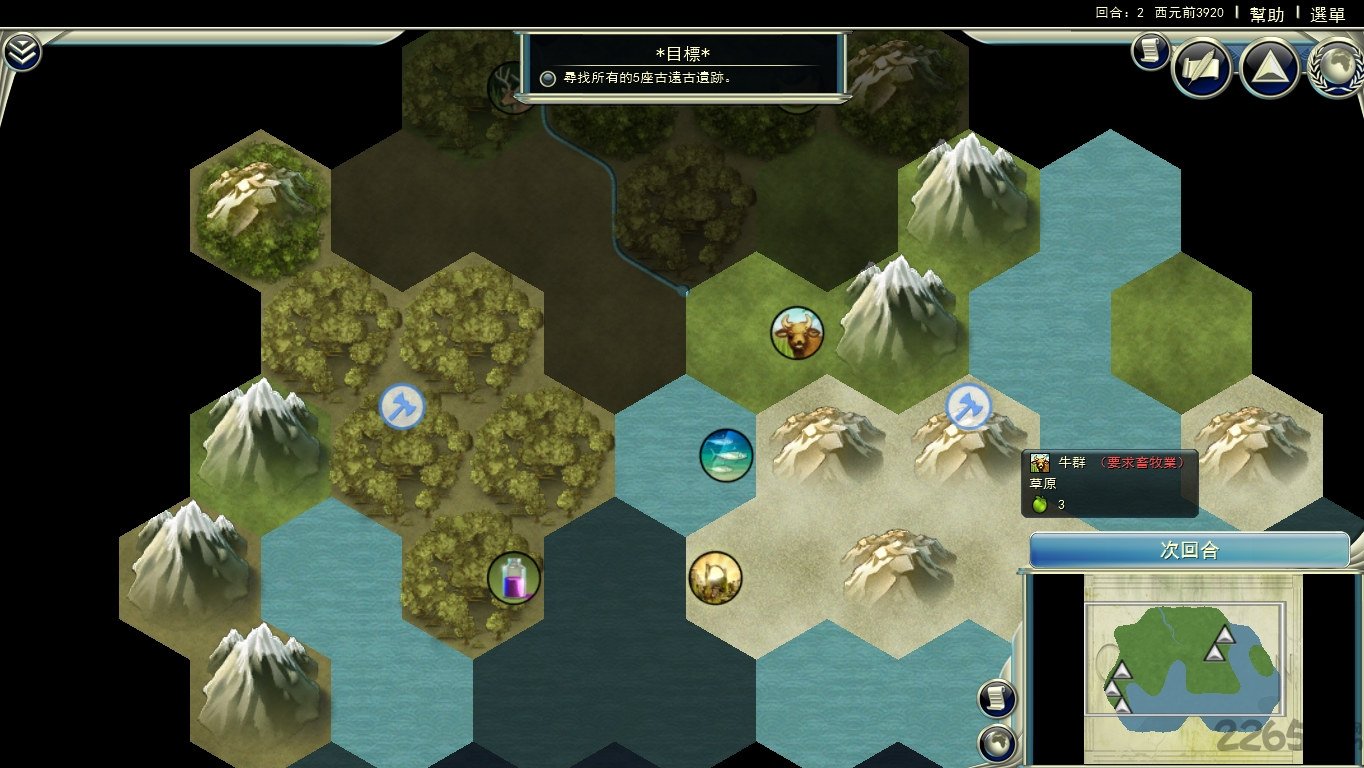This screenshot has width=1364, height=768.
Task: Click the globe button beside the minimap
Action: (997, 743)
